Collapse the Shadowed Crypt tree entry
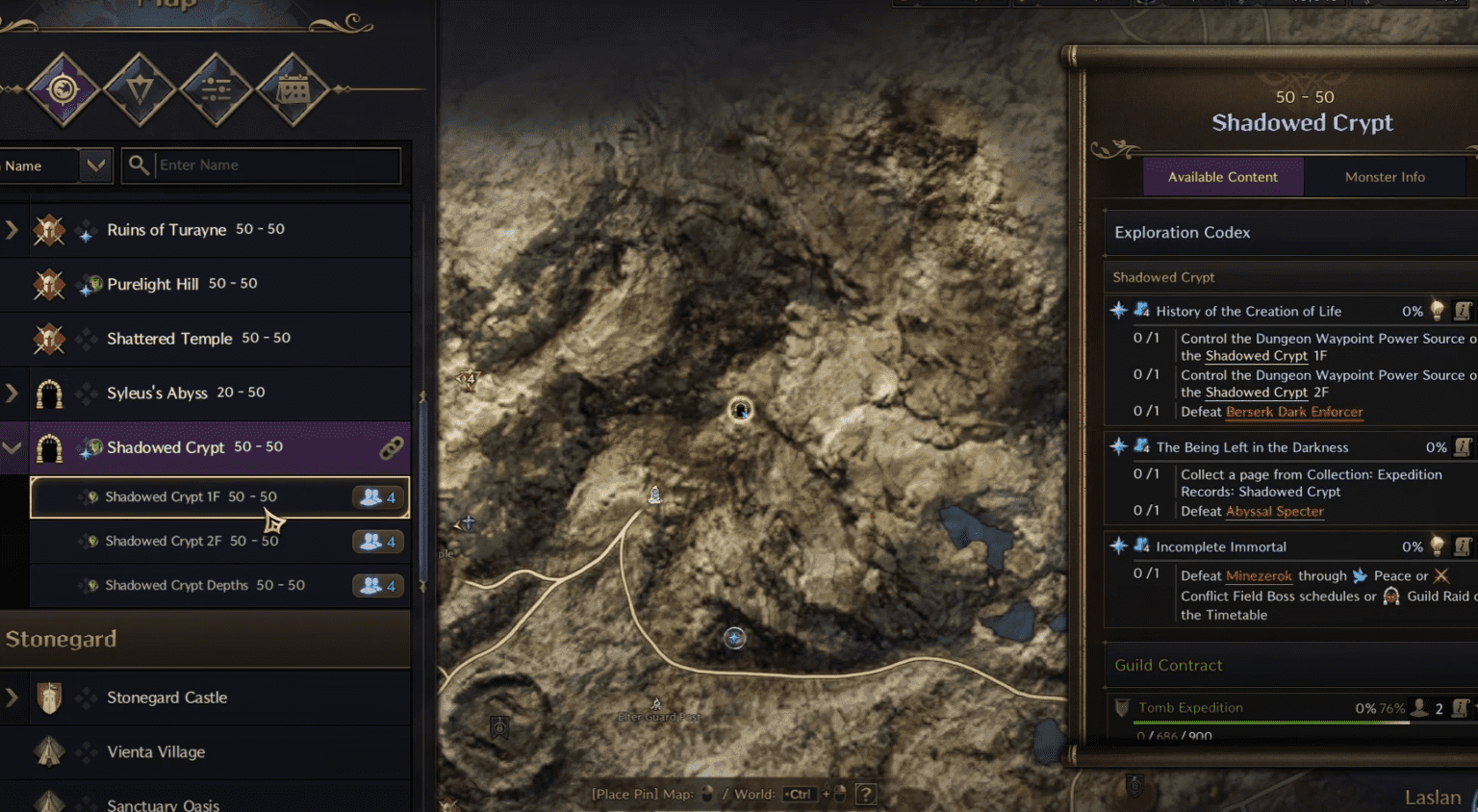The height and width of the screenshot is (812, 1478). coord(12,447)
